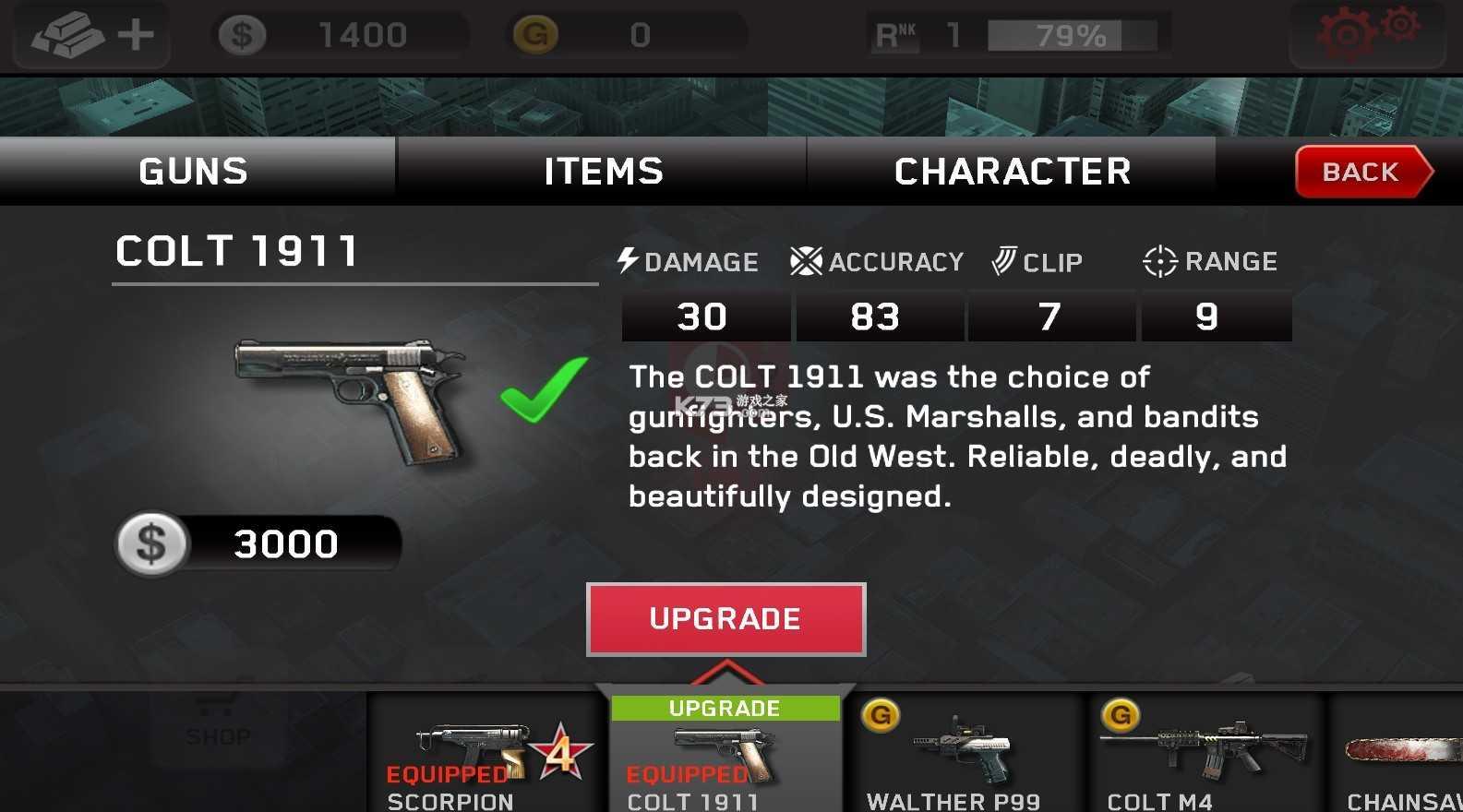This screenshot has height=812, width=1463.
Task: Upgrade the Colt 1911
Action: pyautogui.click(x=726, y=619)
